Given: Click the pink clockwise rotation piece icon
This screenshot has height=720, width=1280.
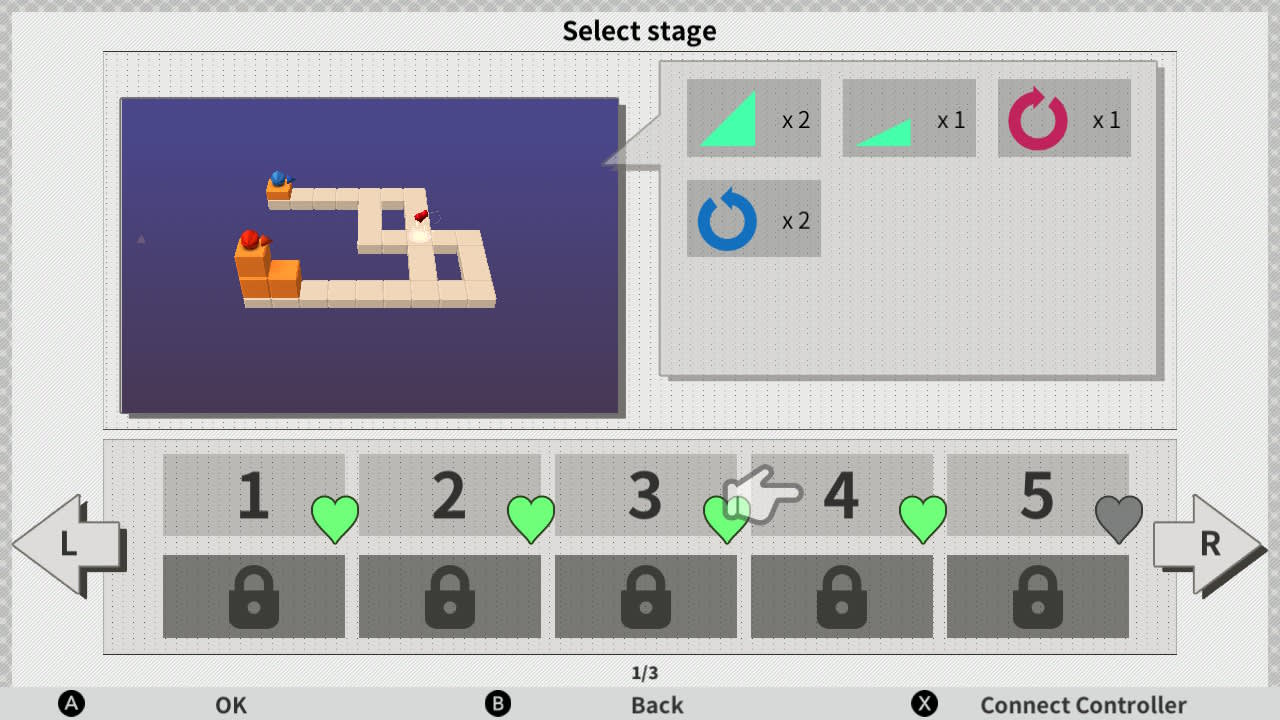Looking at the screenshot, I should click(1038, 119).
